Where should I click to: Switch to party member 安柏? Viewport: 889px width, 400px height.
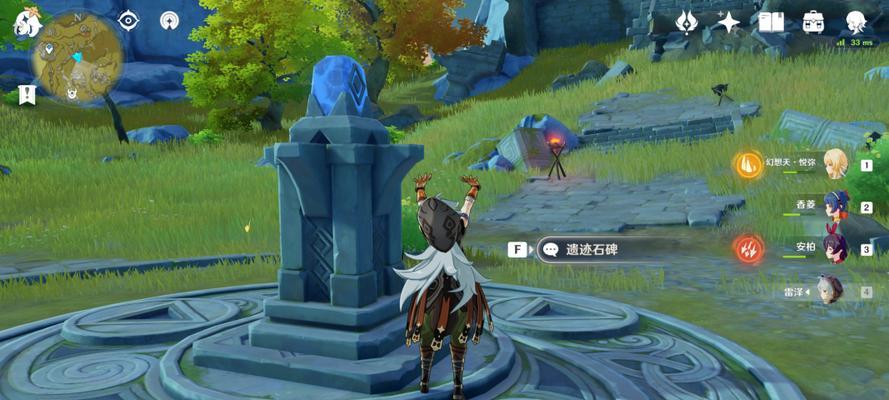coord(835,248)
